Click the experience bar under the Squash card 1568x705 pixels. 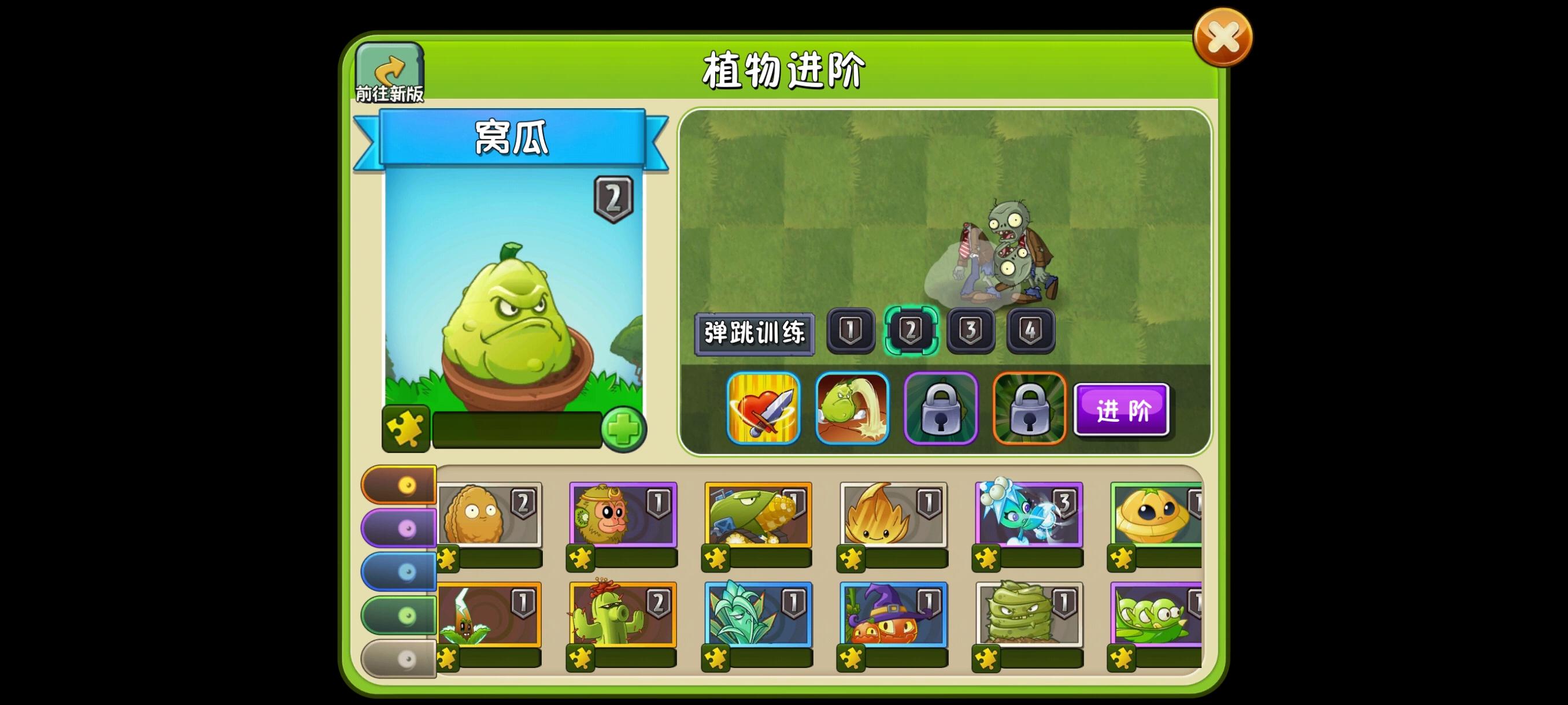[517, 430]
